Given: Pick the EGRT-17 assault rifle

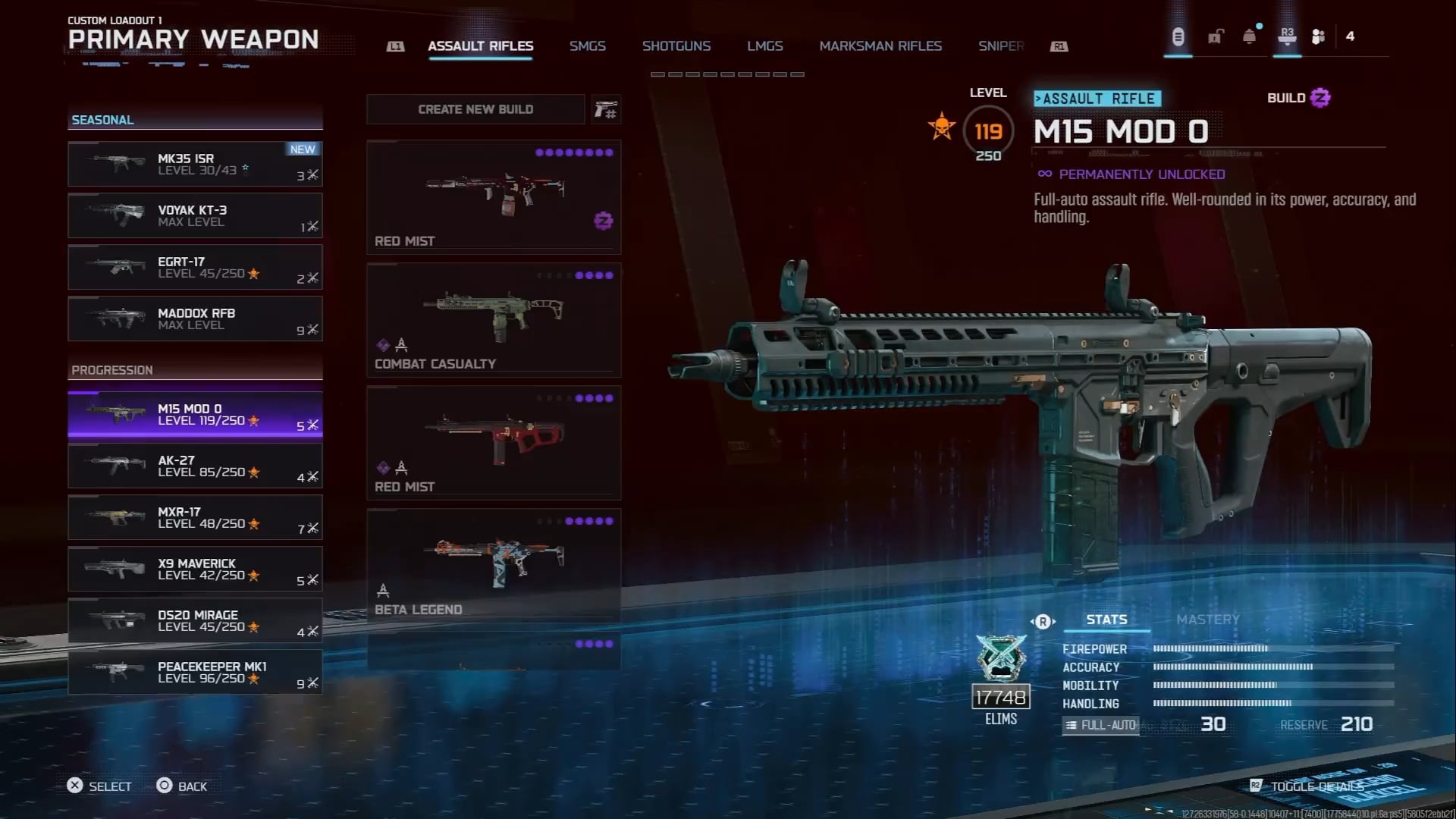Looking at the screenshot, I should (195, 267).
